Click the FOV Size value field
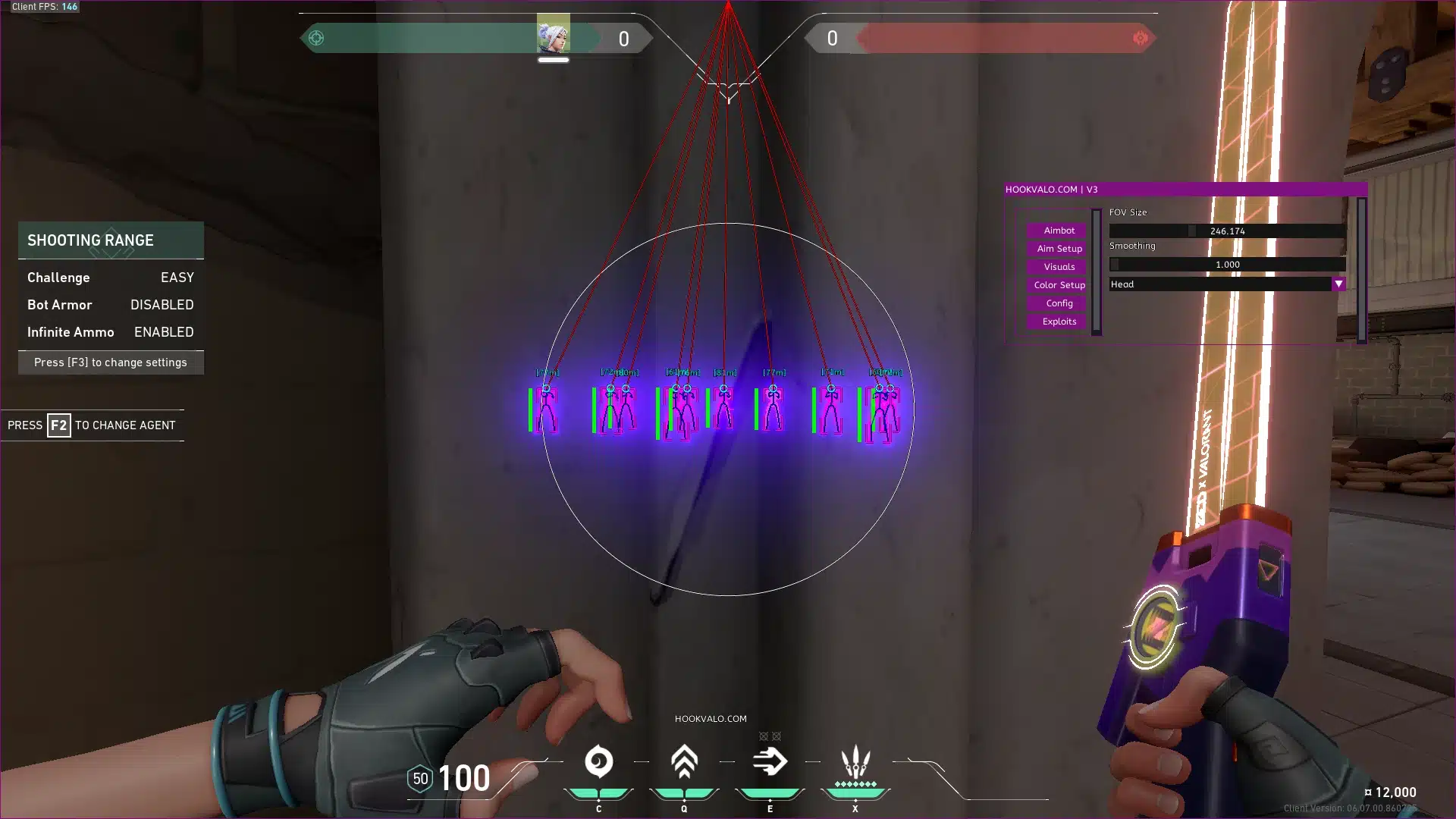 [1226, 231]
